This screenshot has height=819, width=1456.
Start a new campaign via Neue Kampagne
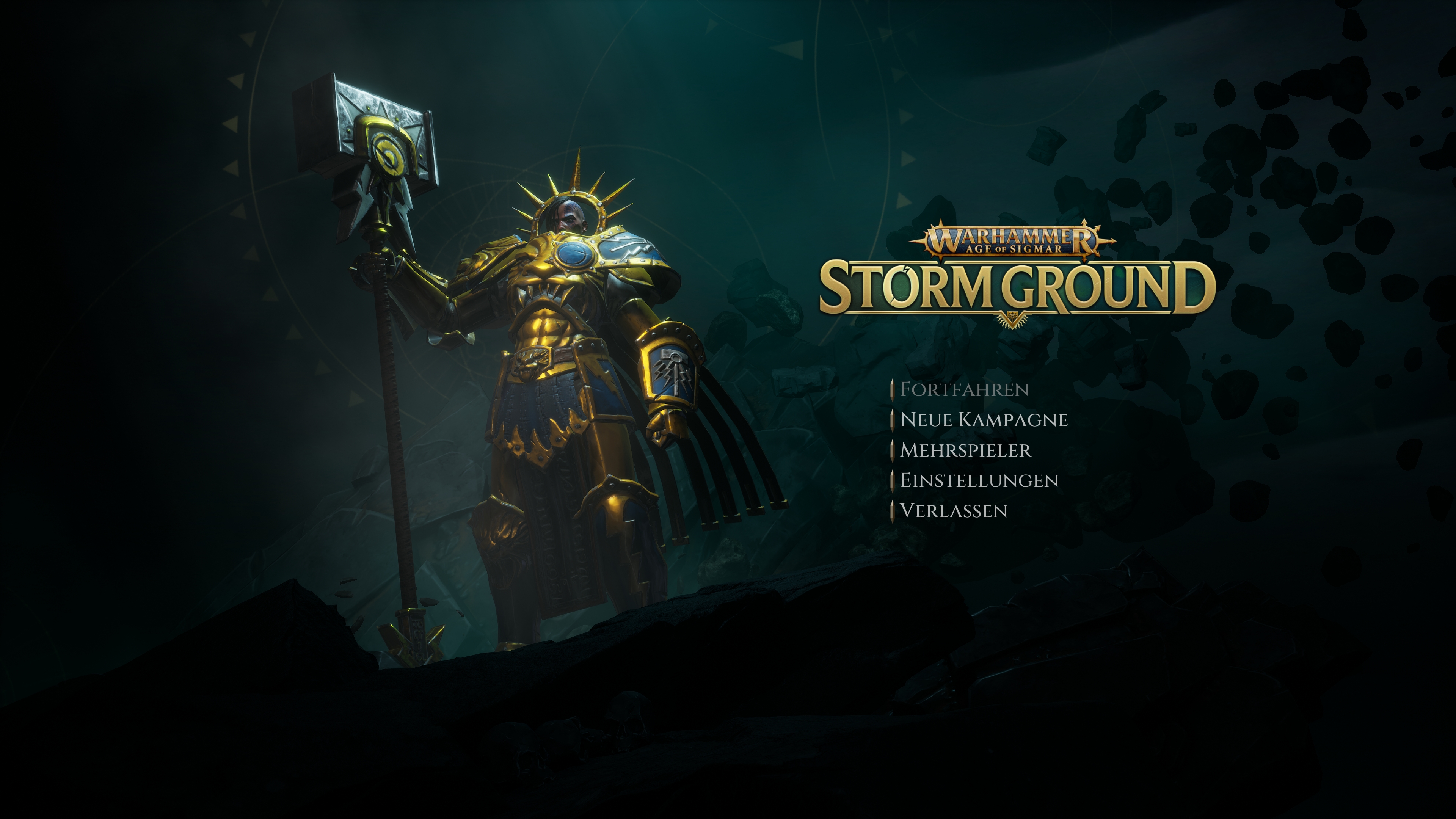click(x=984, y=420)
